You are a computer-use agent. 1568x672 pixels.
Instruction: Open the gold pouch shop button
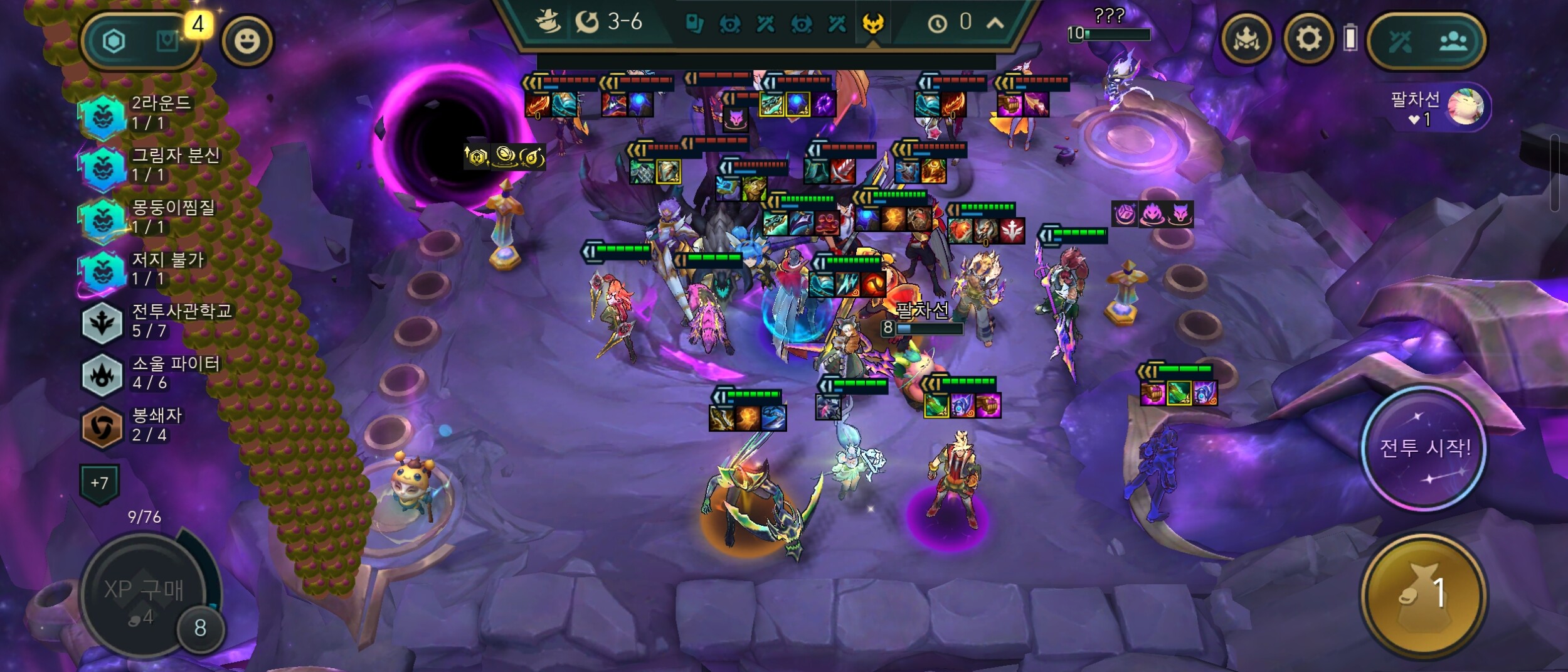point(1424,594)
